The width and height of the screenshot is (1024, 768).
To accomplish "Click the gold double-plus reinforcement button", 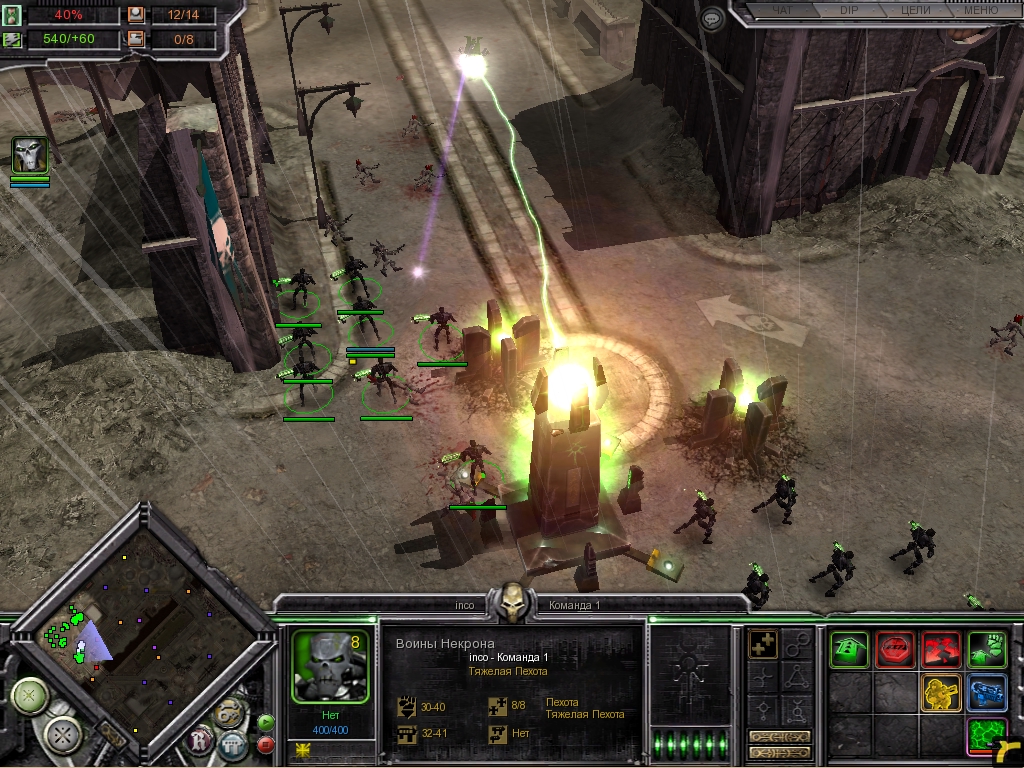I will coord(764,646).
